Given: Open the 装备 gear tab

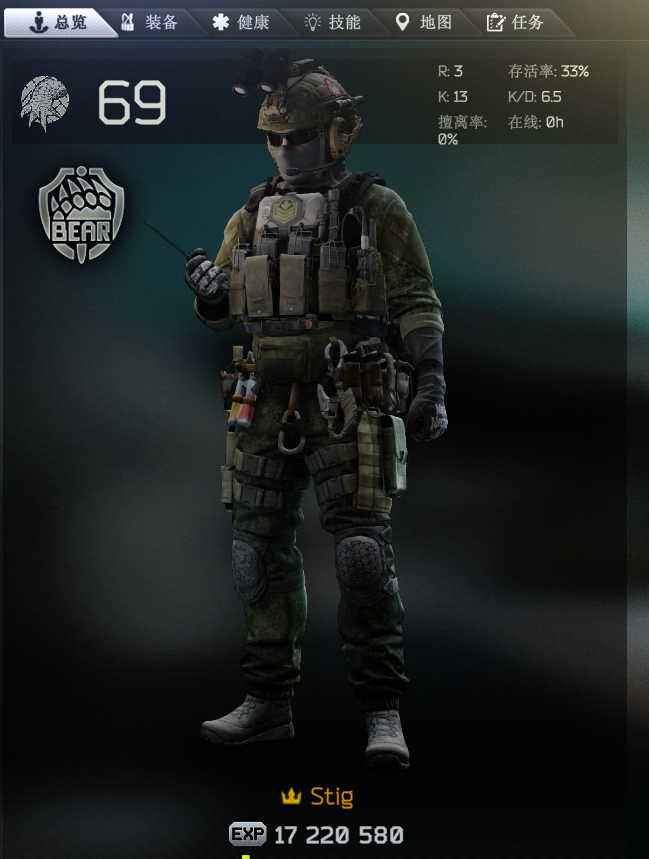Looking at the screenshot, I should pyautogui.click(x=150, y=22).
